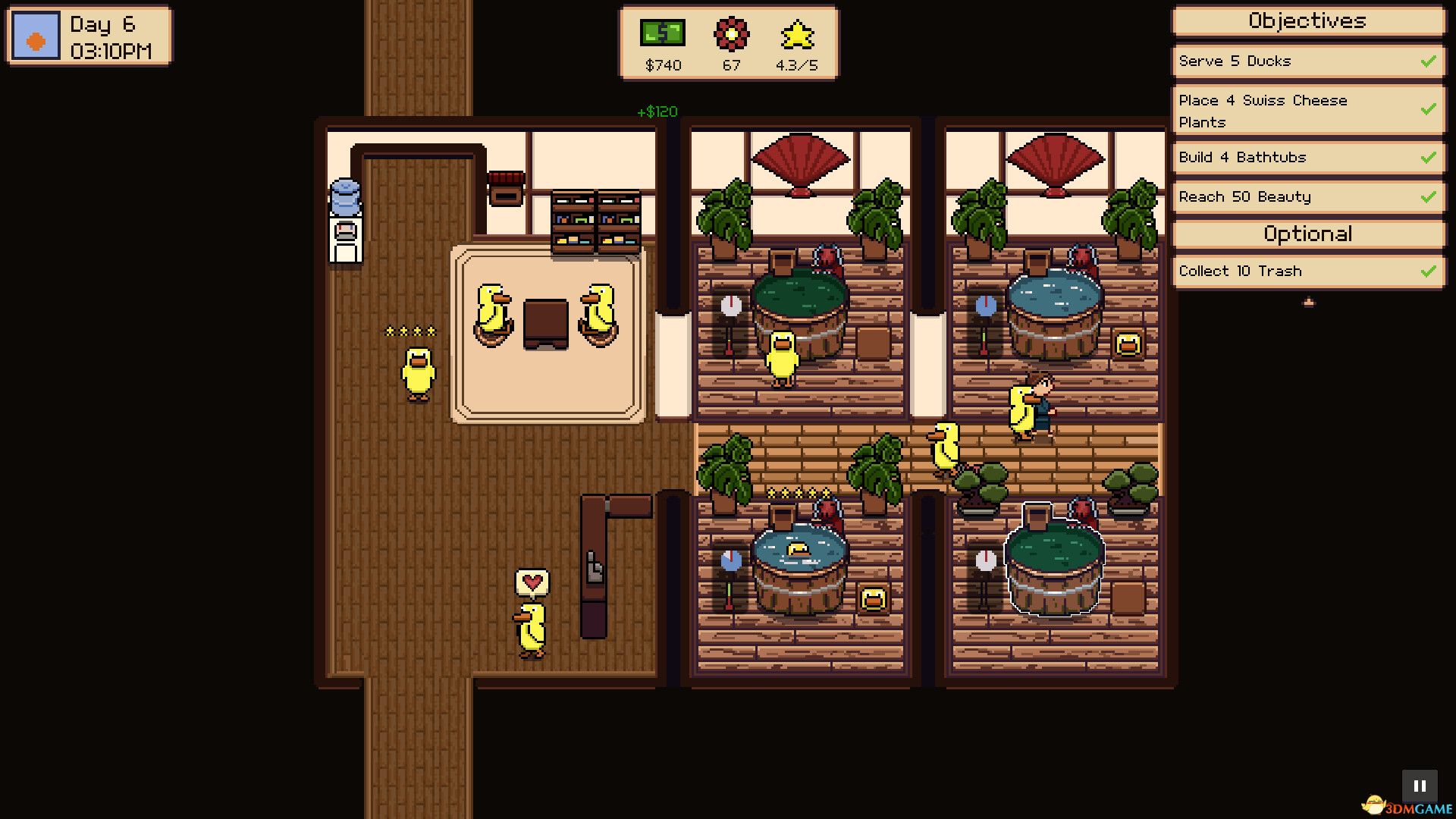Click the heart speech bubble above the duck
The height and width of the screenshot is (819, 1456).
click(532, 582)
